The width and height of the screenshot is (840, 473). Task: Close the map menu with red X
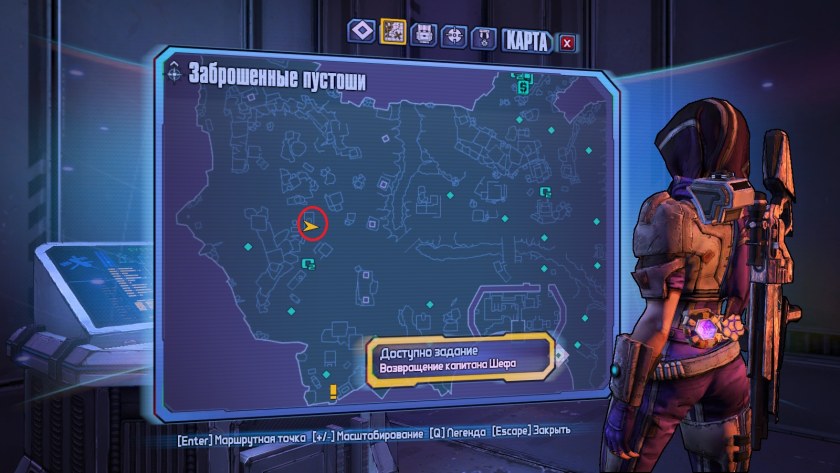point(568,42)
